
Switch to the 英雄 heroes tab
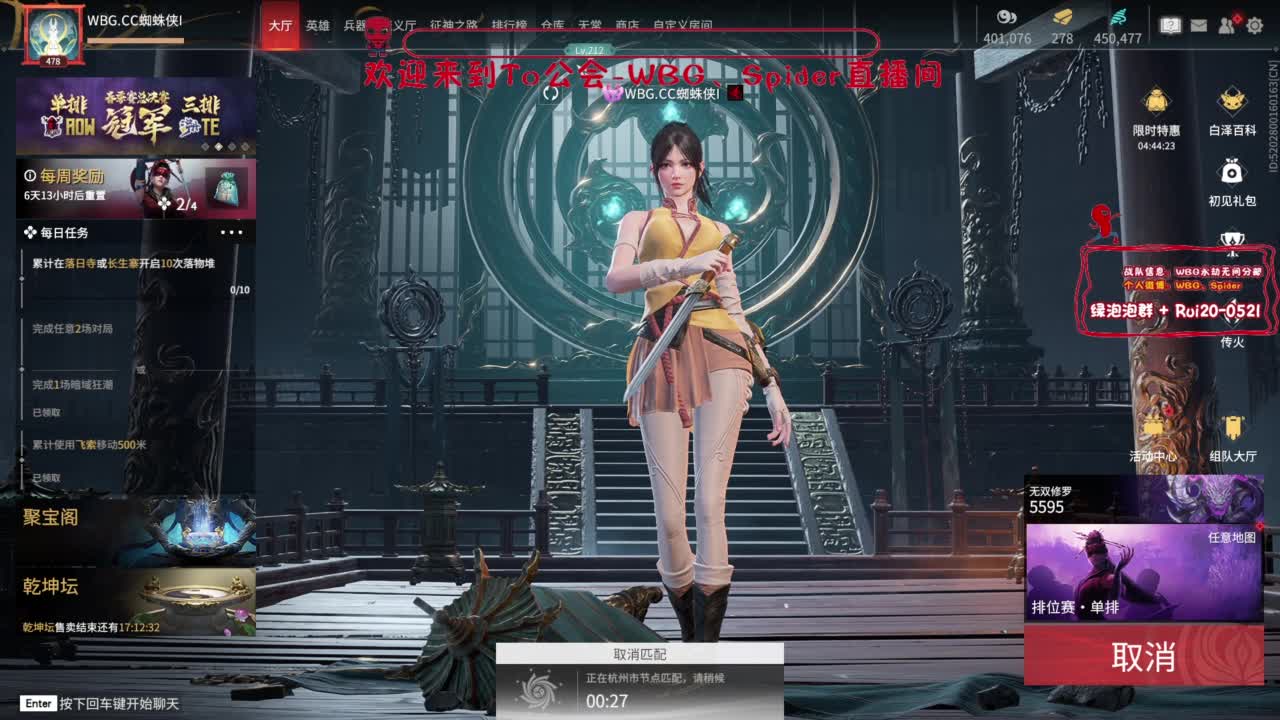pos(316,26)
